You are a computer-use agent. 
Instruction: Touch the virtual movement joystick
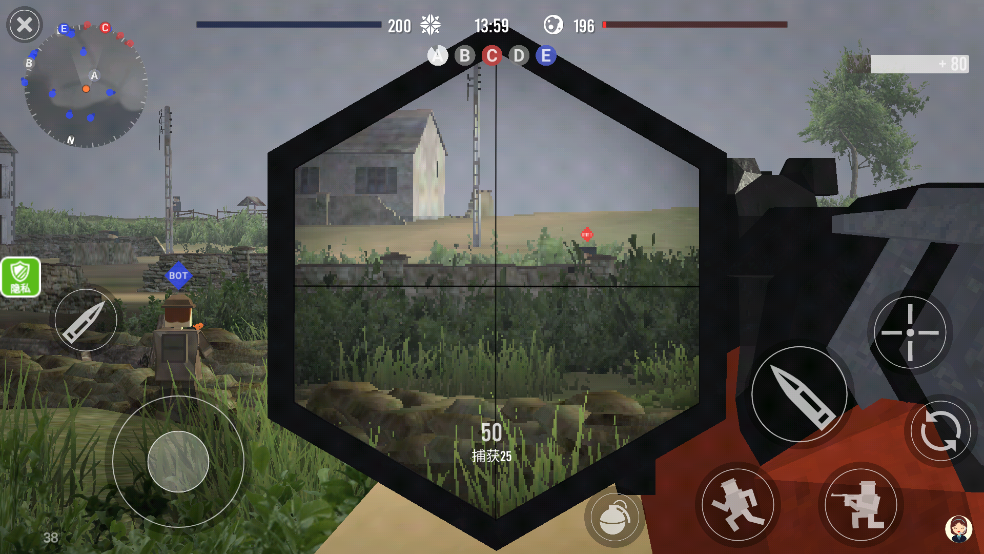(178, 462)
